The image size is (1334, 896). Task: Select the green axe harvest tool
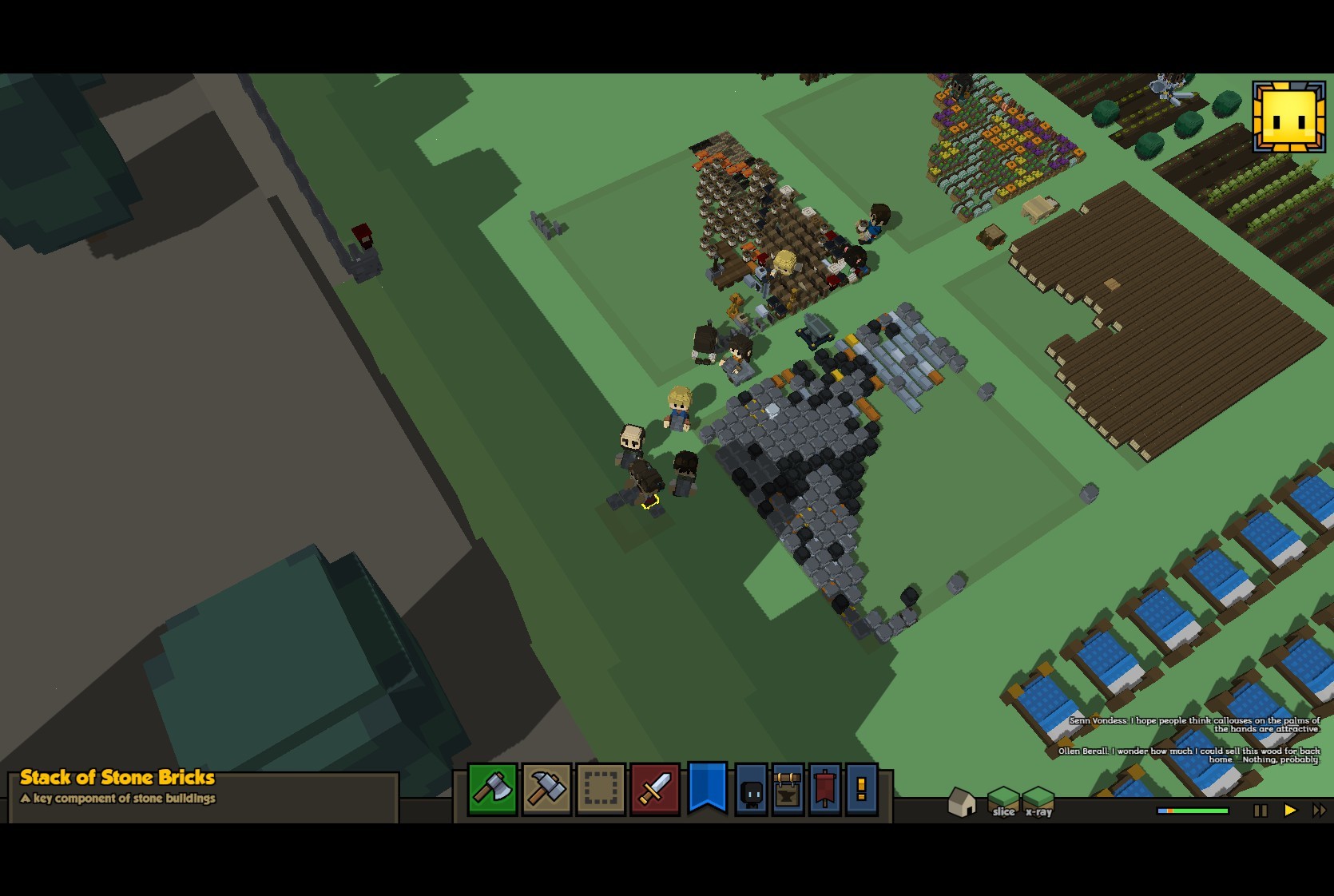493,789
